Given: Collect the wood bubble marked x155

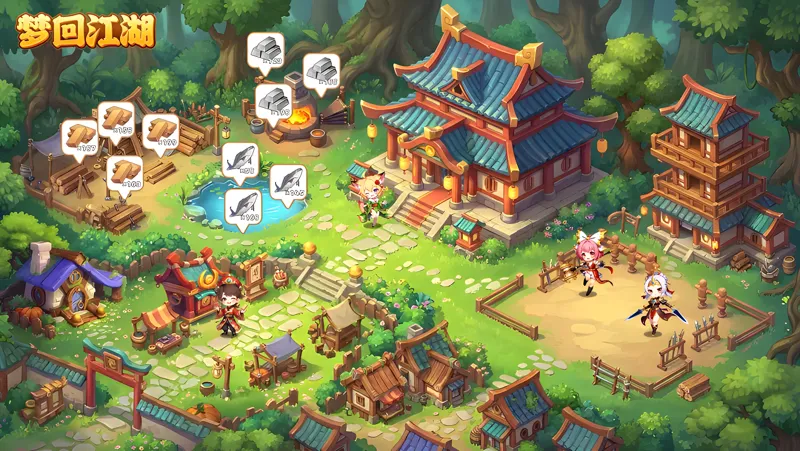Looking at the screenshot, I should pyautogui.click(x=117, y=118).
